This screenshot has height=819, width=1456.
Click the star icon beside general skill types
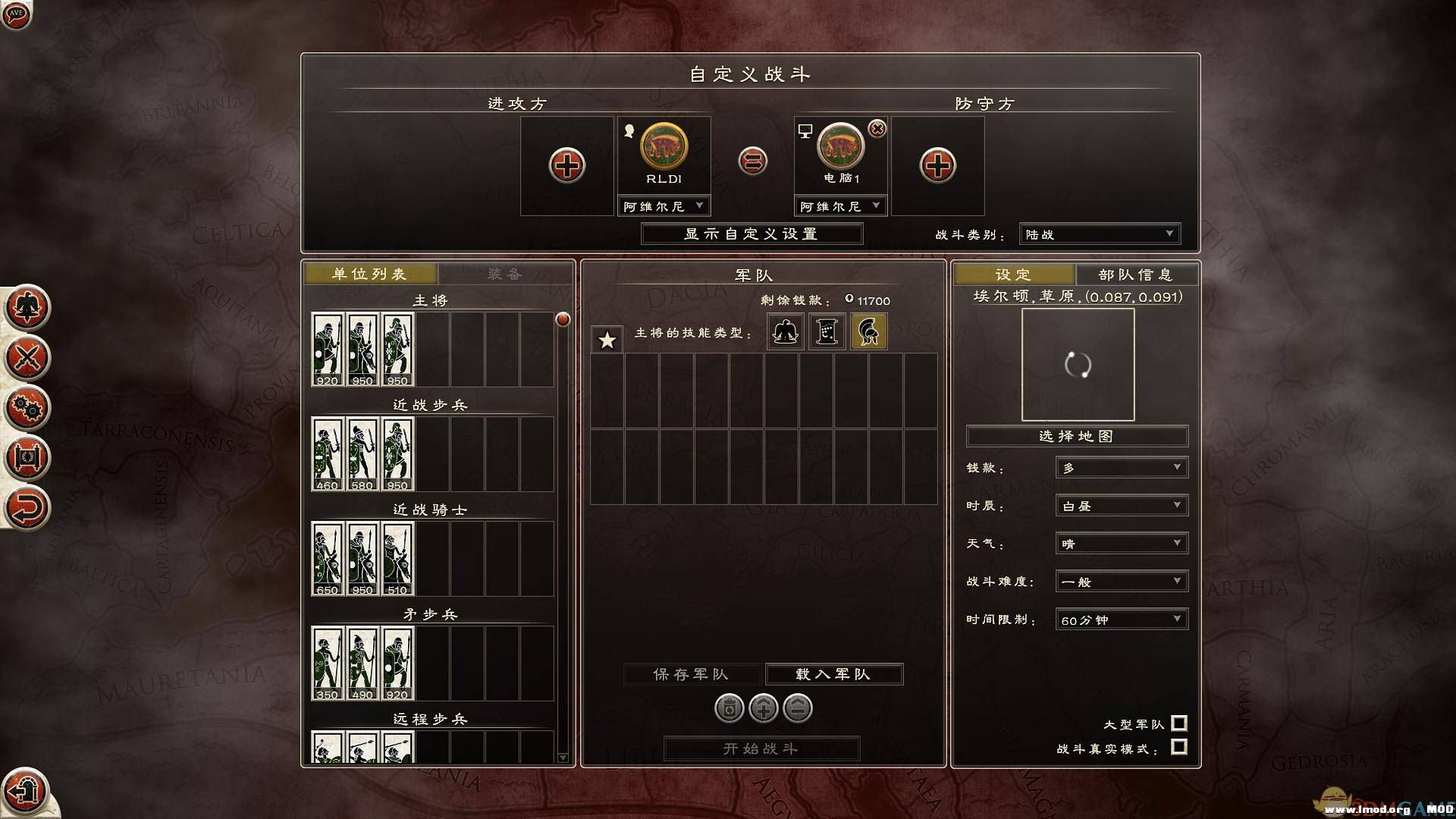[x=606, y=341]
